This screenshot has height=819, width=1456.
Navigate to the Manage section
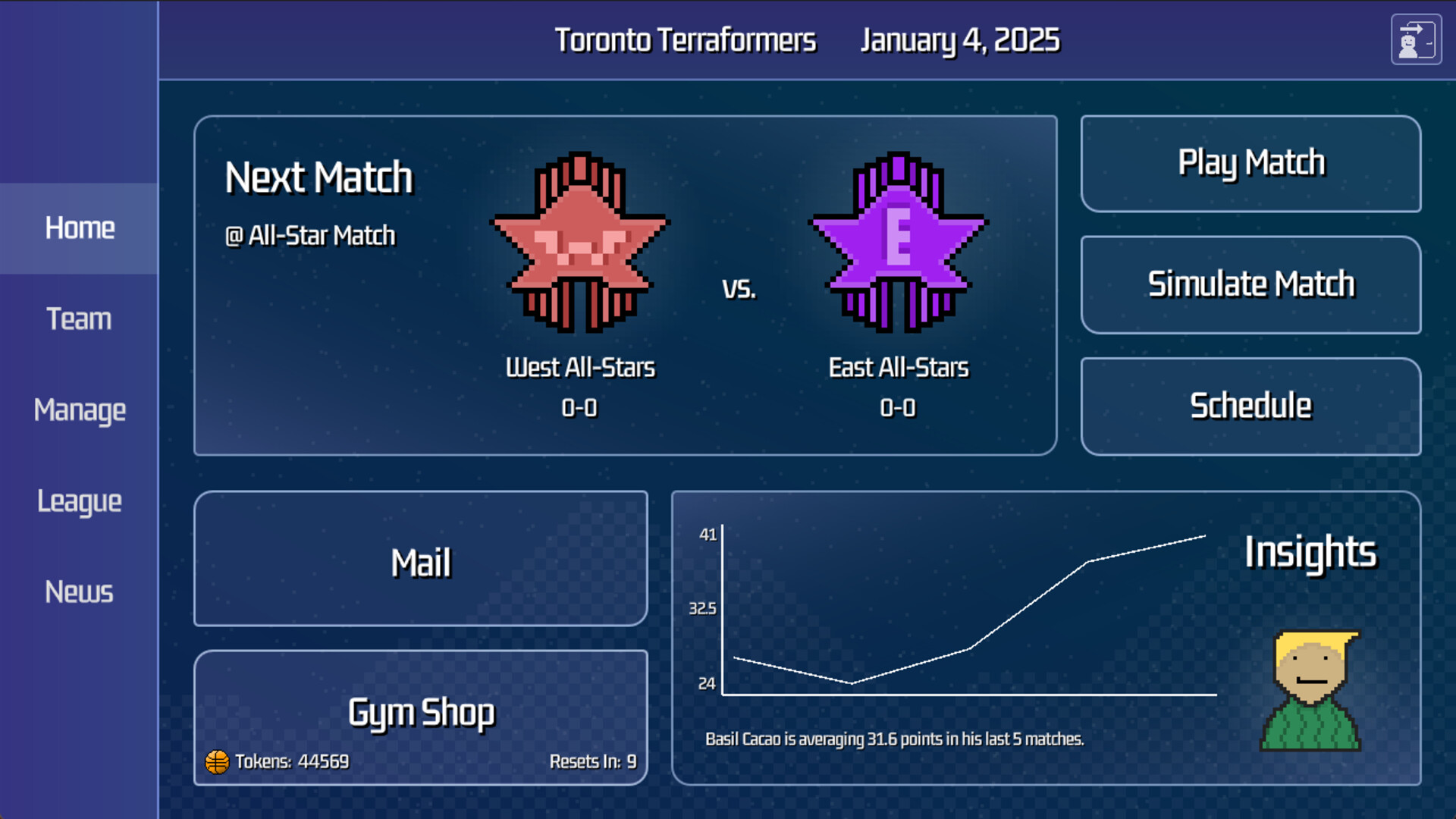click(79, 409)
